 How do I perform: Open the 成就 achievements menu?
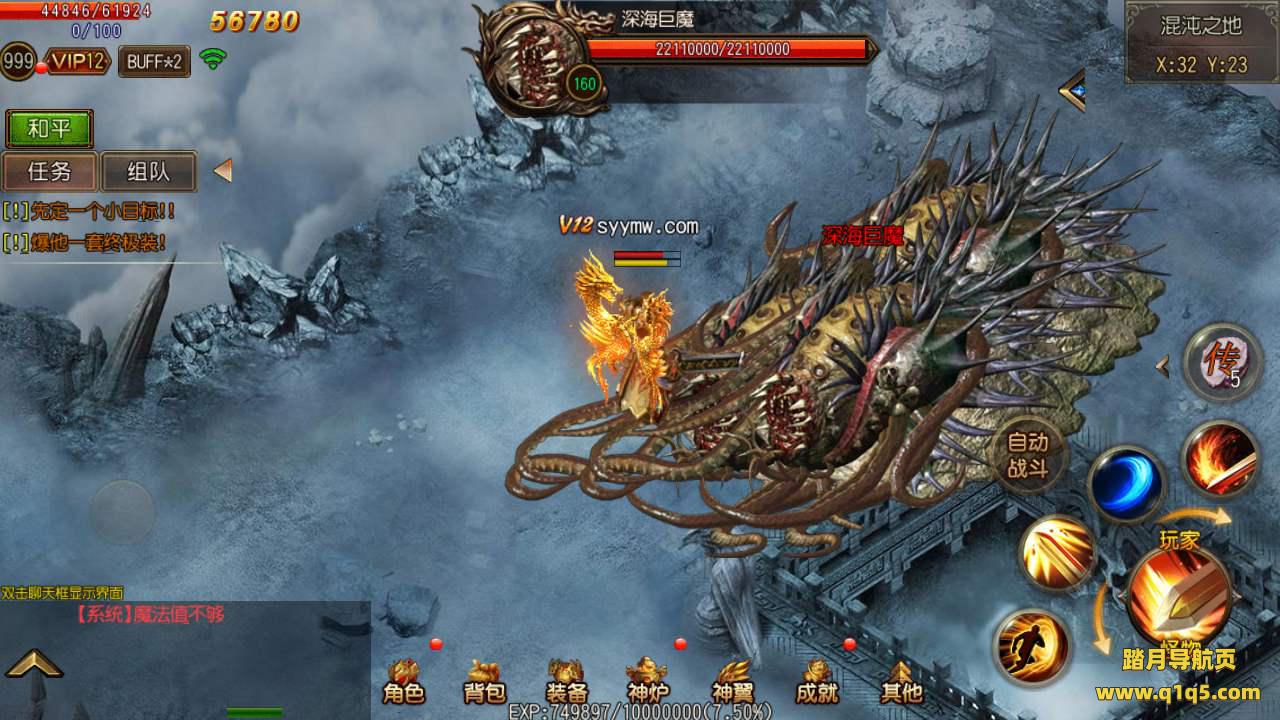point(816,682)
